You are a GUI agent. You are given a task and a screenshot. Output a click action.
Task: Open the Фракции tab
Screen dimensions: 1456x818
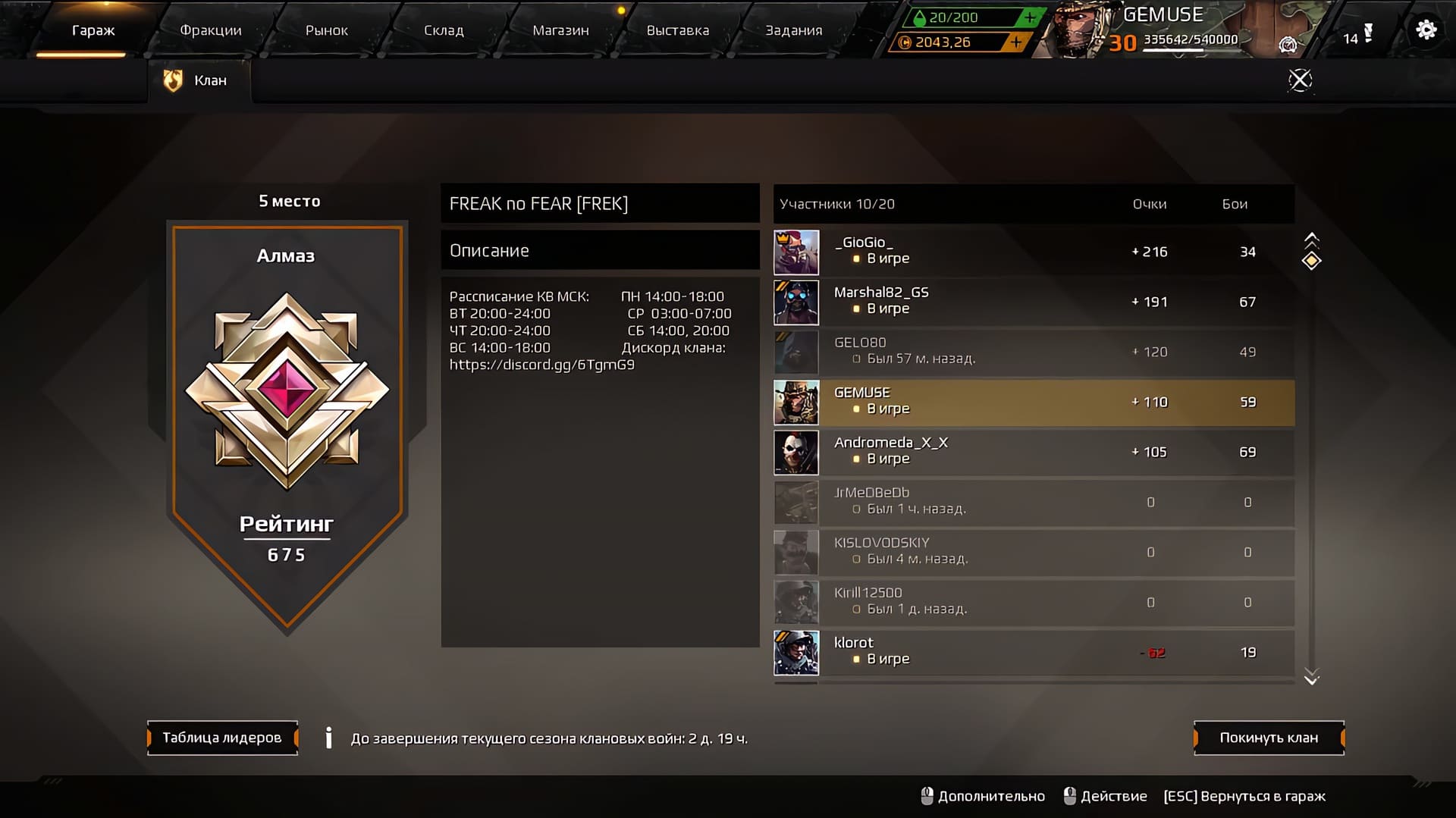click(x=211, y=30)
